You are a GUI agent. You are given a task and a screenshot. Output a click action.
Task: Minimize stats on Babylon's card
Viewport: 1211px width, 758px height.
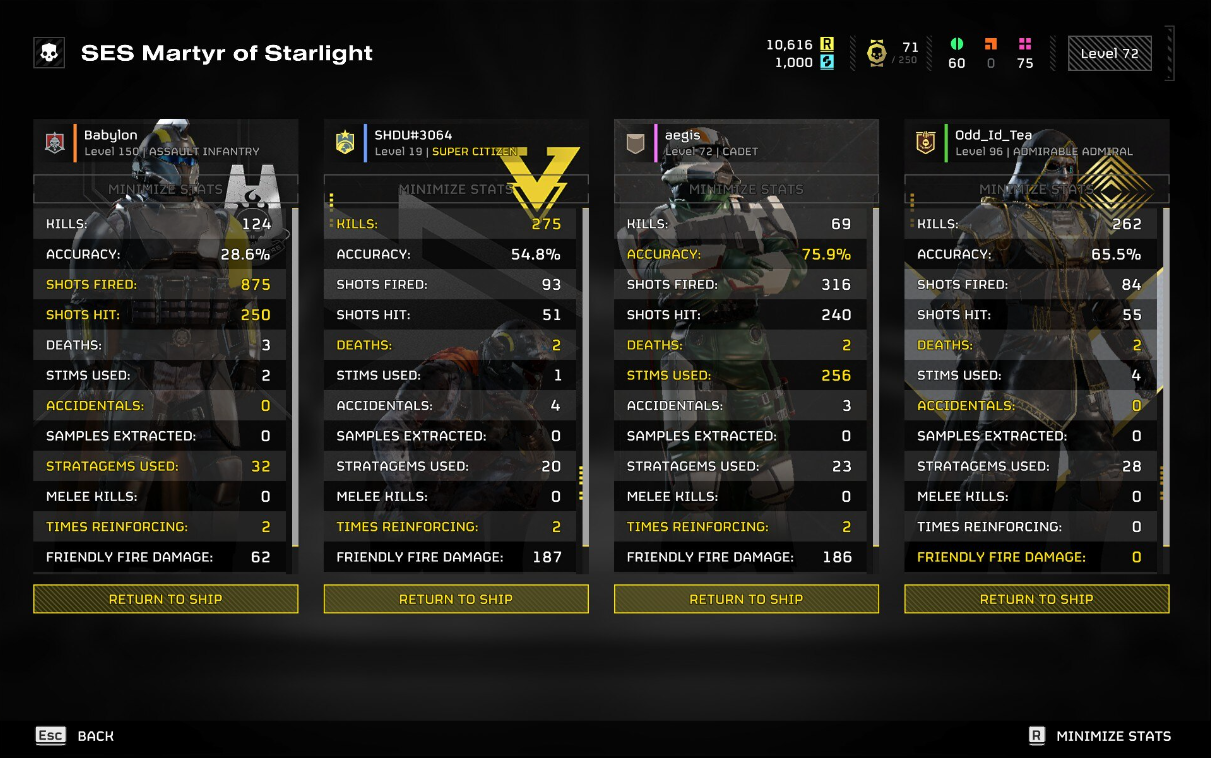(x=166, y=189)
